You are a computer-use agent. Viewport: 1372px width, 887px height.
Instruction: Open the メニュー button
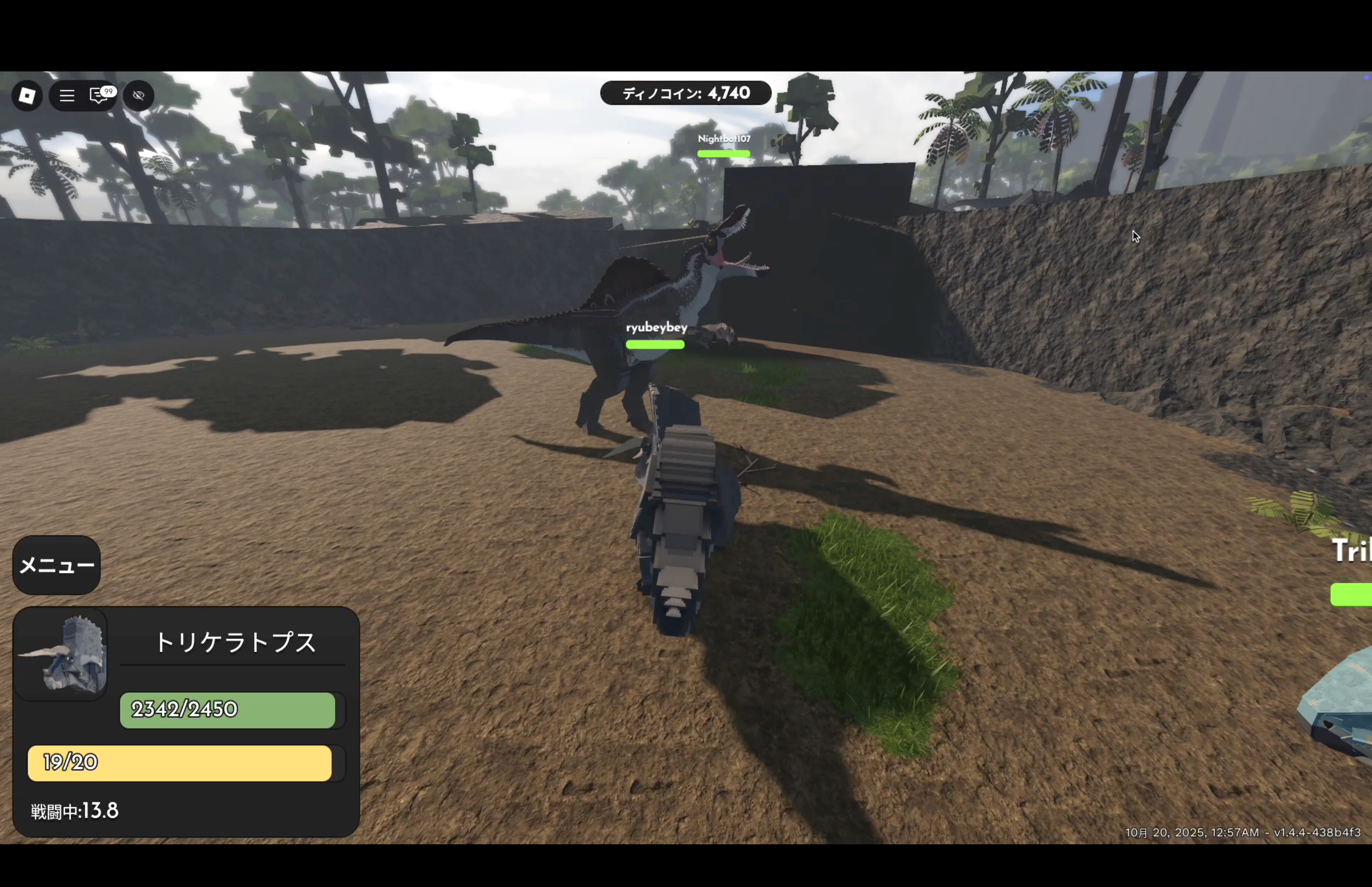tap(56, 565)
